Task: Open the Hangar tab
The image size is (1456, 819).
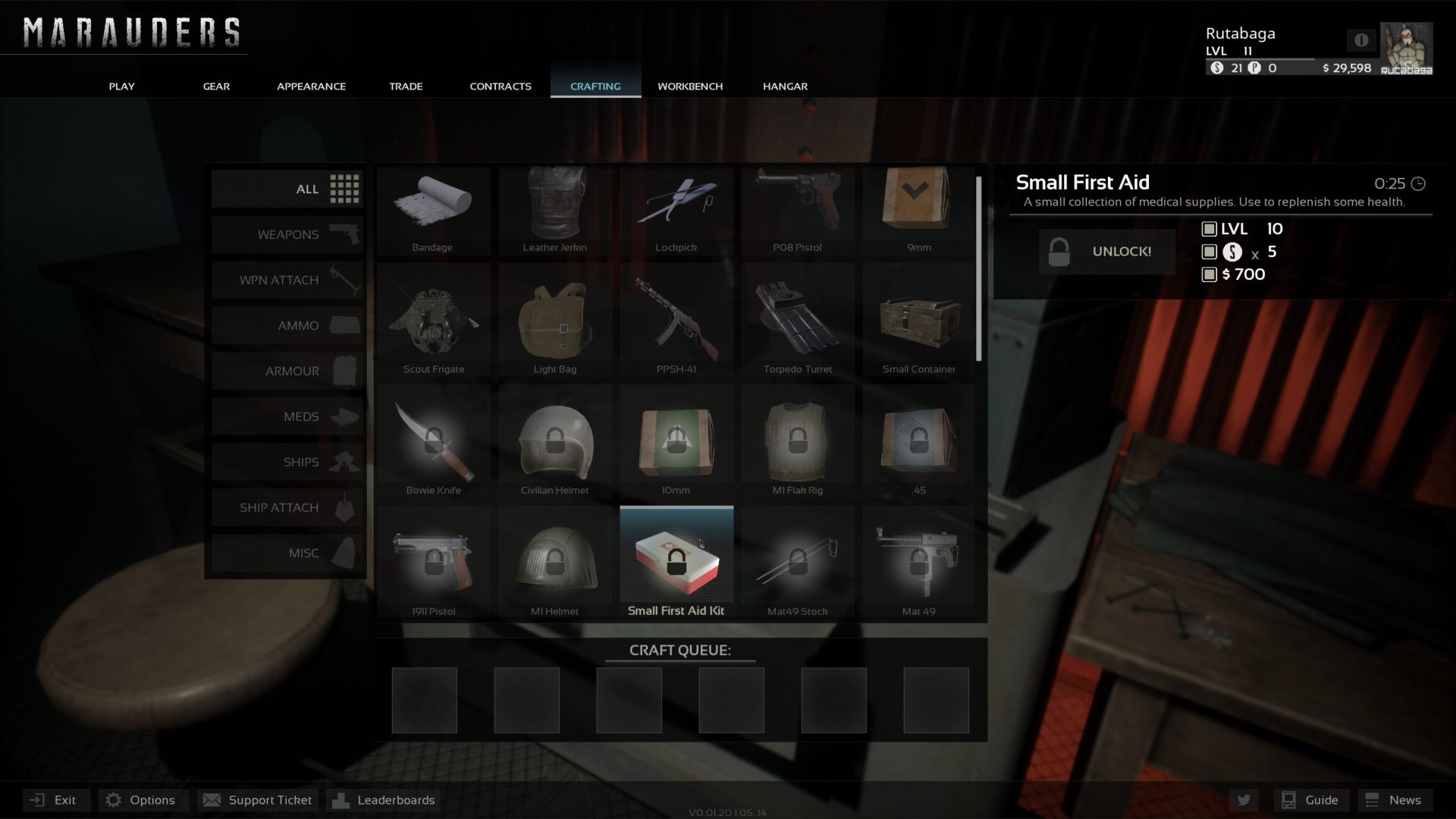Action: (x=785, y=86)
